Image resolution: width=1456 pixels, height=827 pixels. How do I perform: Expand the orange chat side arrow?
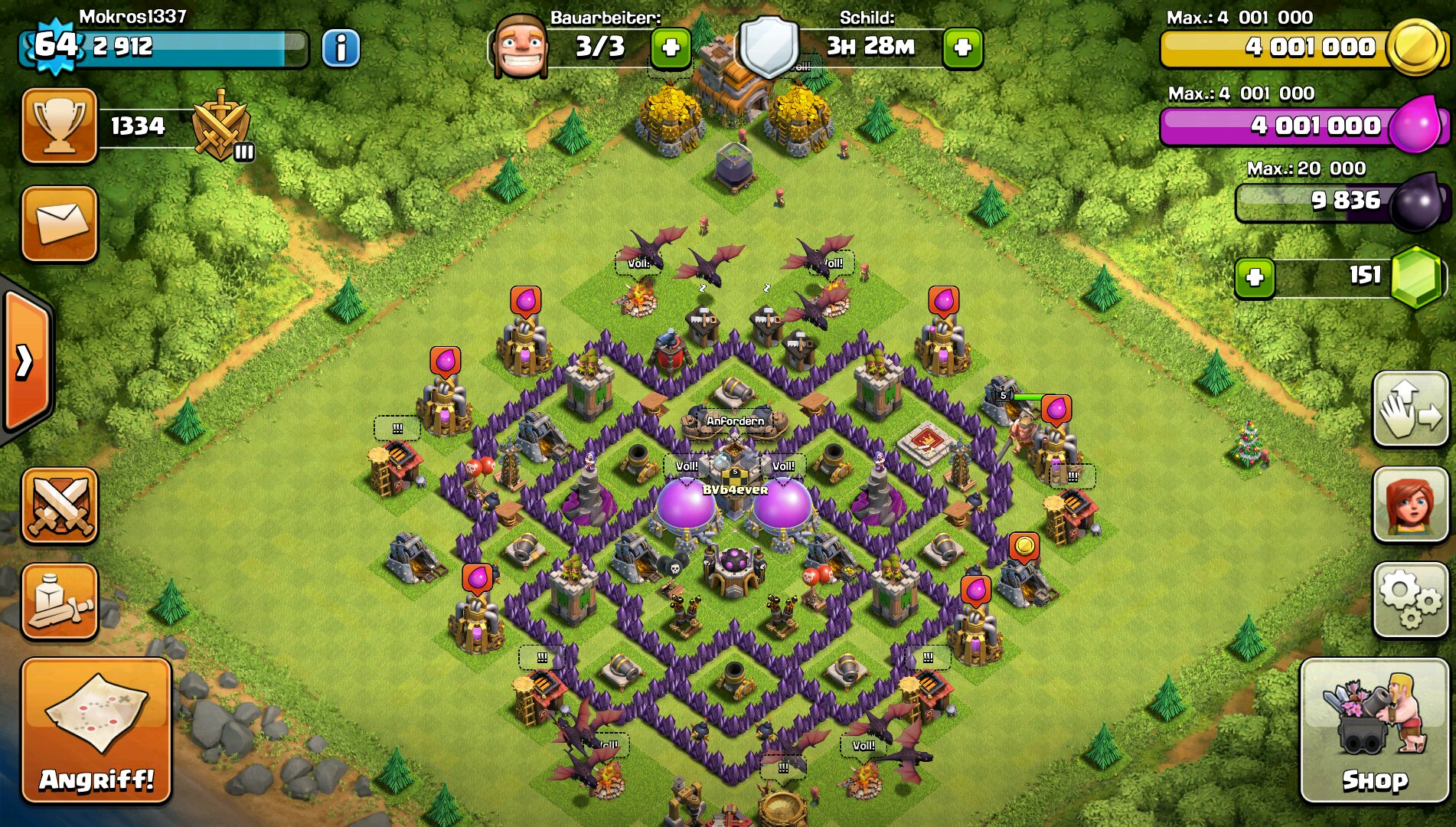coord(25,361)
